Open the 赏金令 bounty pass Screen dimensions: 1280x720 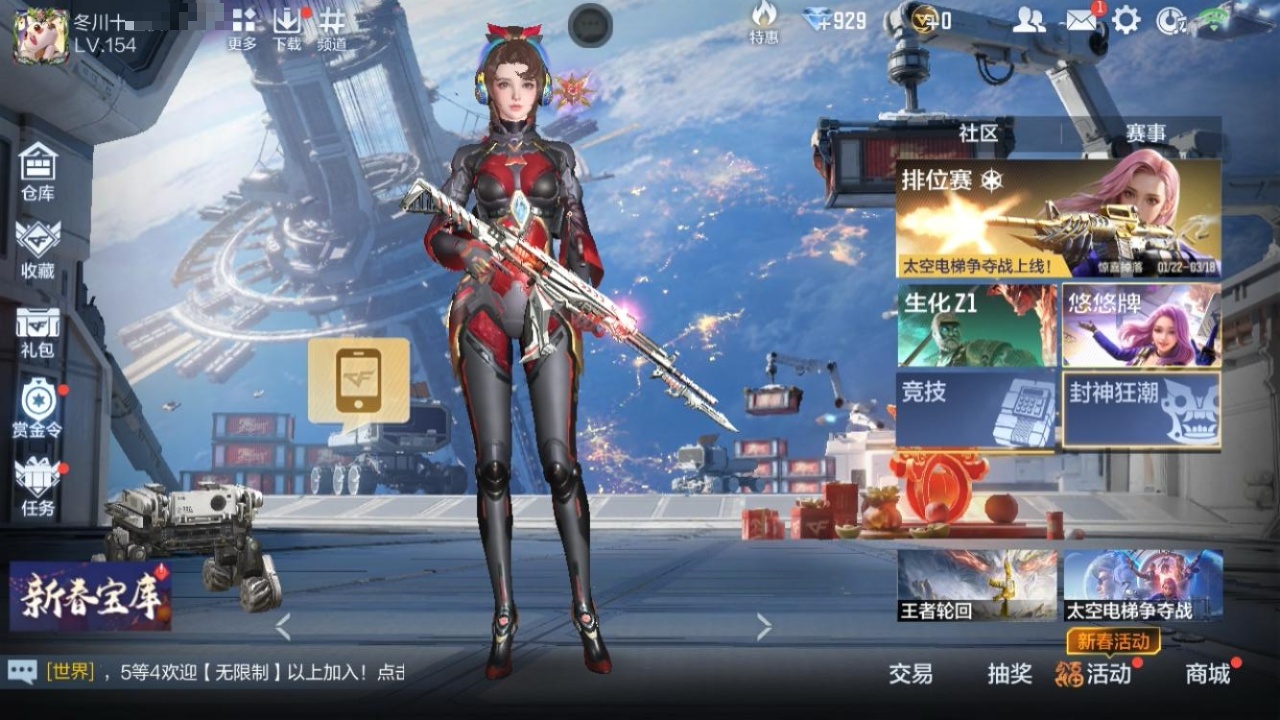(38, 408)
